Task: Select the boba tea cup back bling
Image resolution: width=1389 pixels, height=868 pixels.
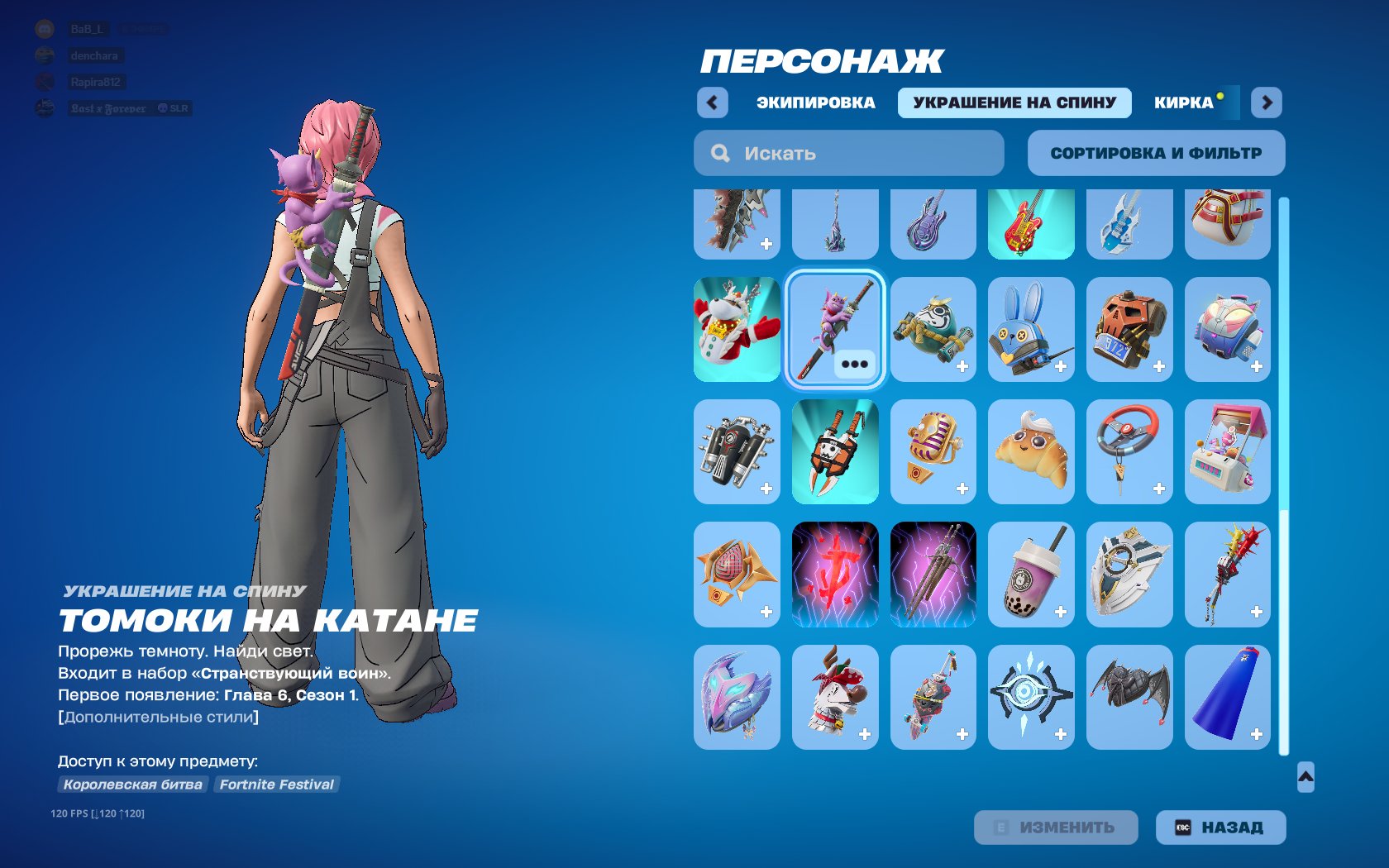Action: 1031,575
